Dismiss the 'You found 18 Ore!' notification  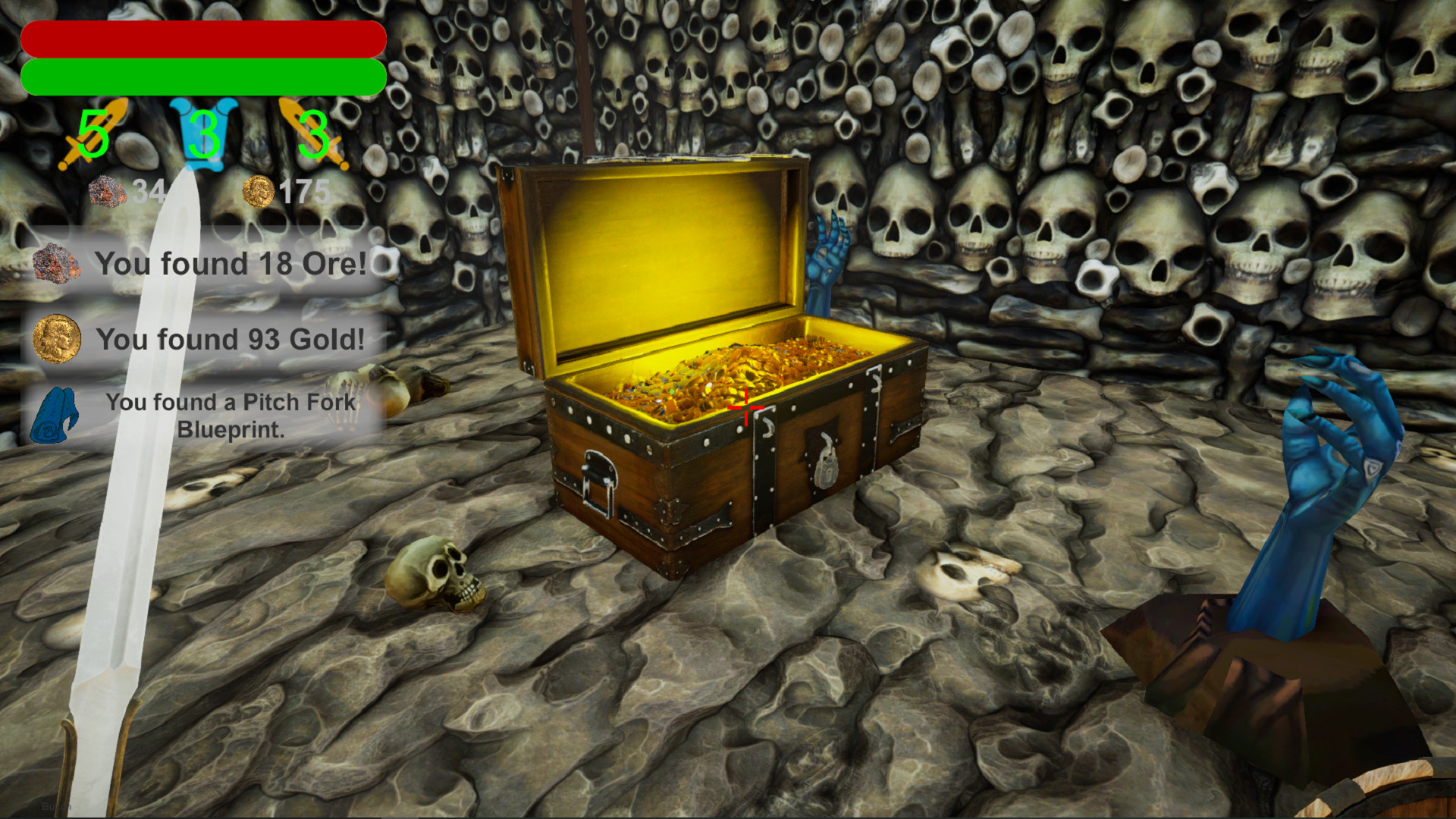(x=227, y=264)
